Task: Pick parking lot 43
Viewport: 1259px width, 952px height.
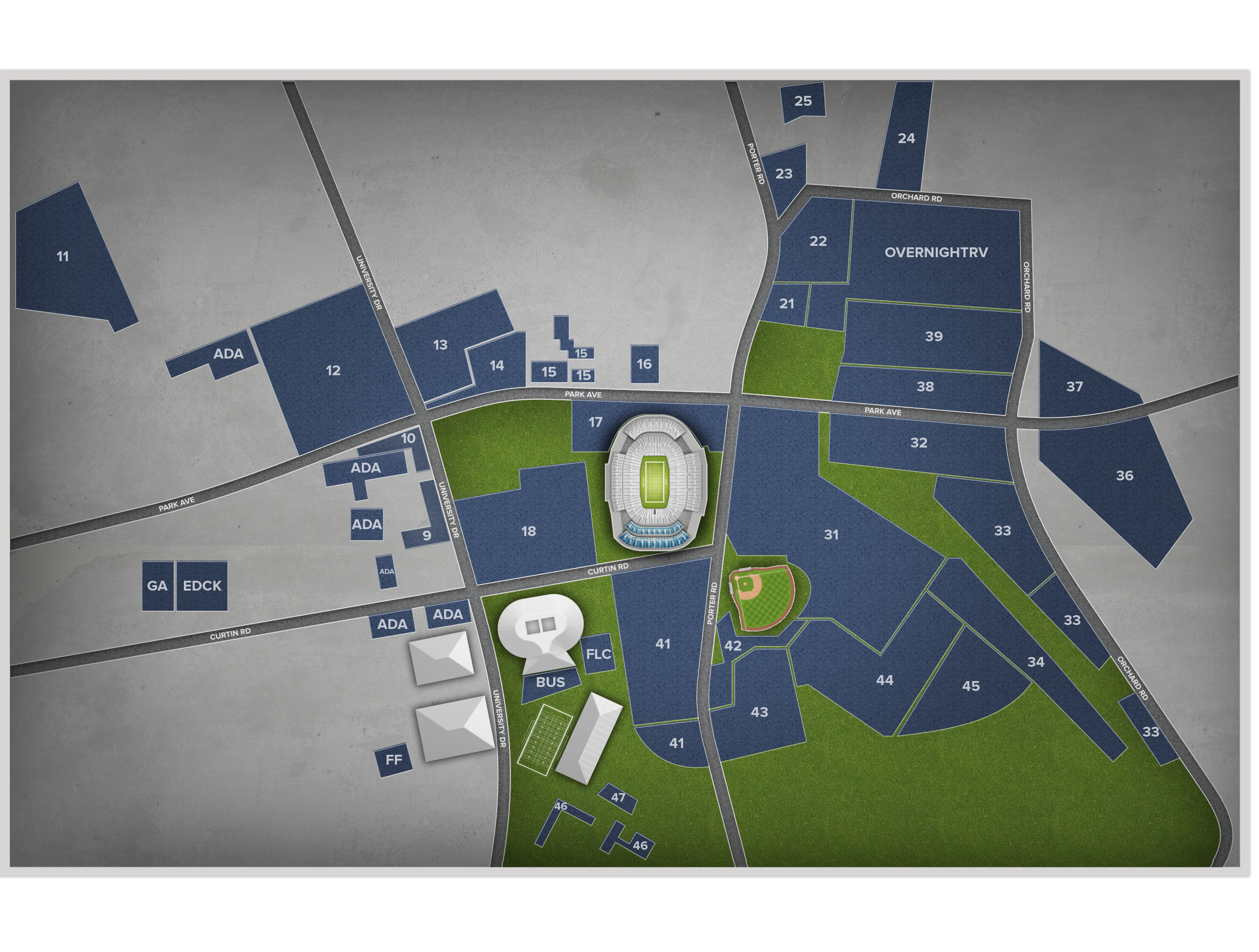Action: 759,713
